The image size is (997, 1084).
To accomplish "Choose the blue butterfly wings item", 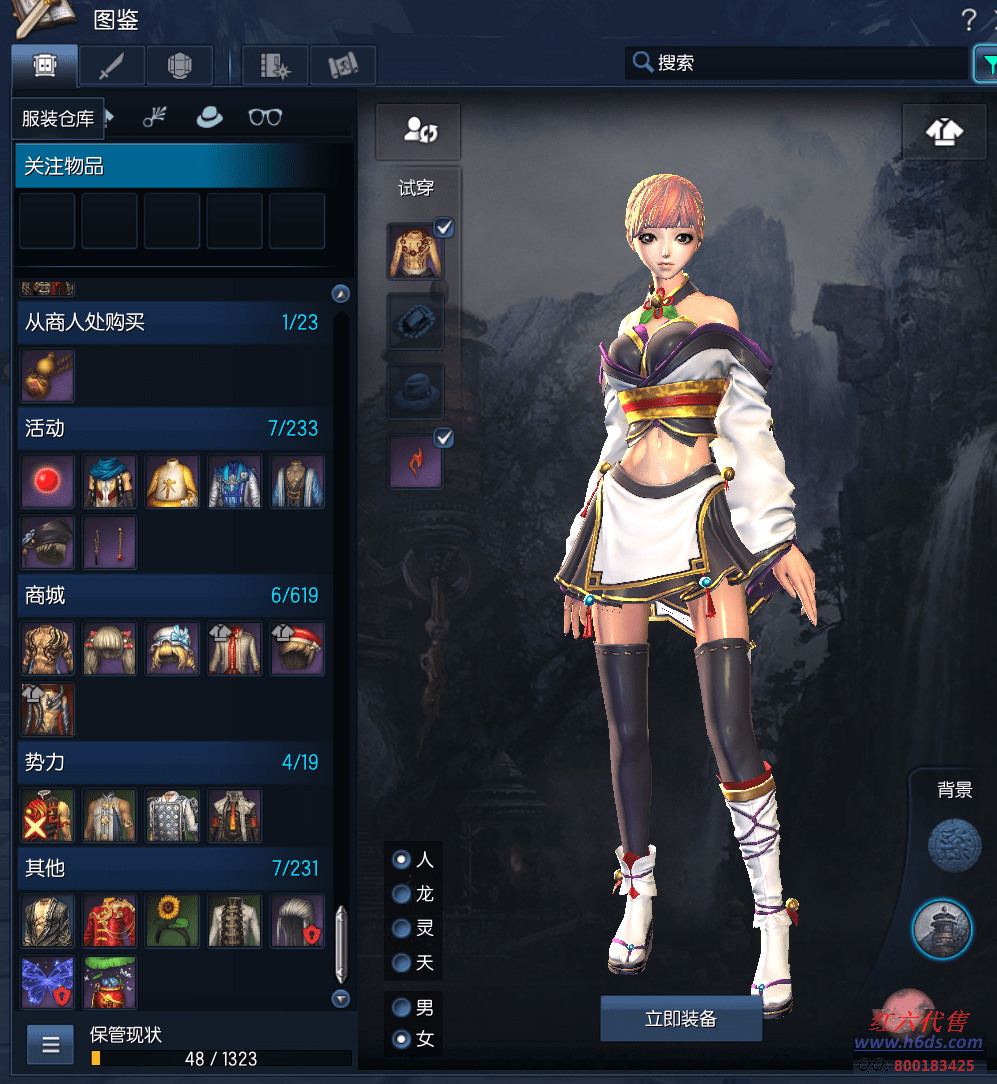I will click(47, 982).
